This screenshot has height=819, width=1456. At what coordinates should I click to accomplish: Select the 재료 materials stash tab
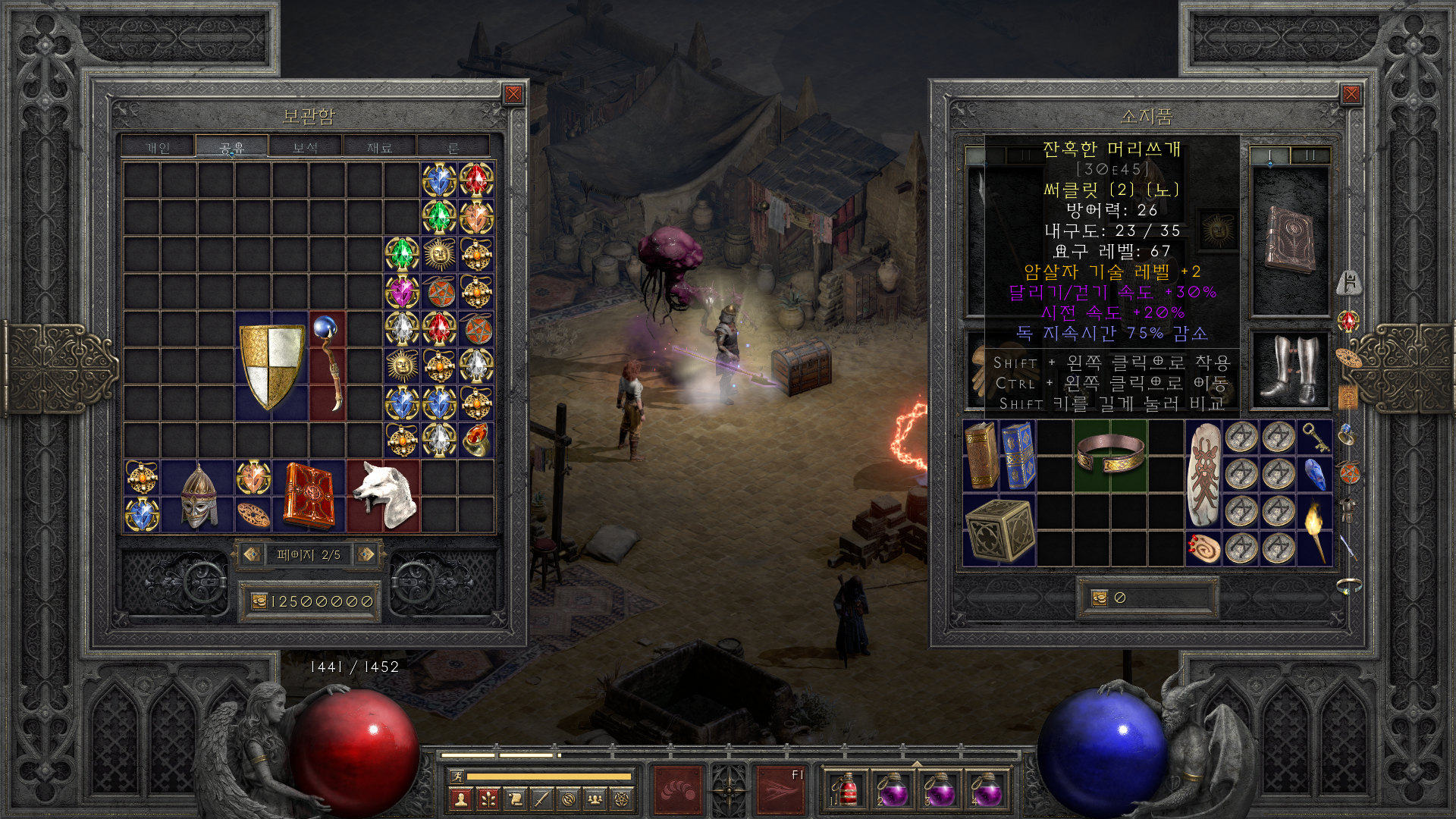coord(379,147)
